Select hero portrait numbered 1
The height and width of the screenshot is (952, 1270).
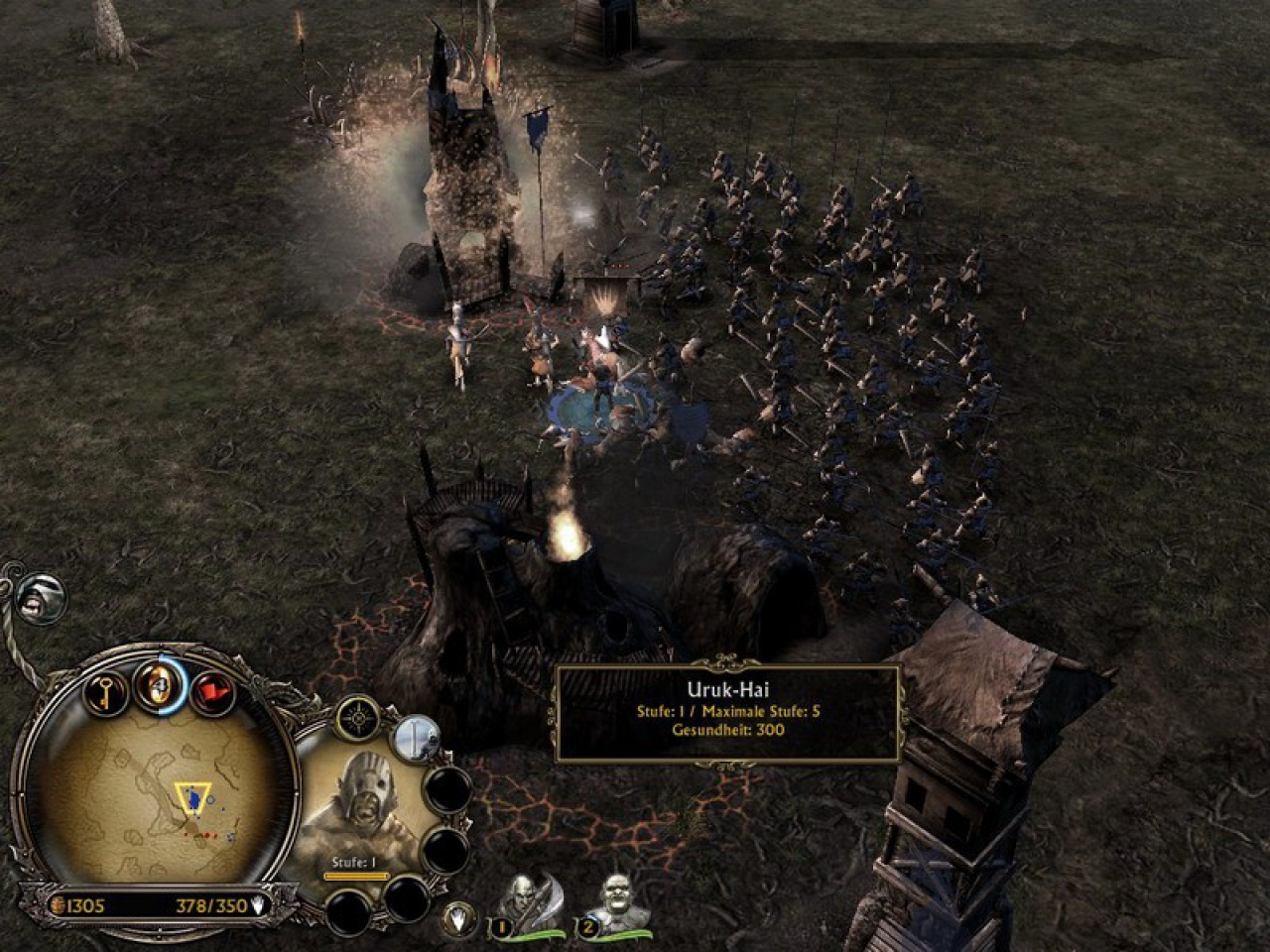pyautogui.click(x=525, y=904)
